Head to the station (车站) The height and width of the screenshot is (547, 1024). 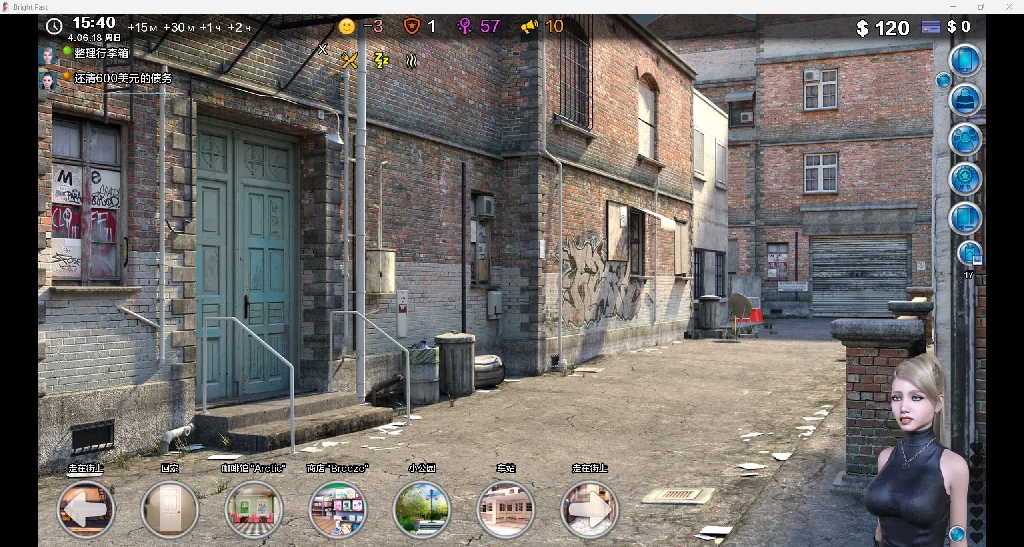click(506, 509)
